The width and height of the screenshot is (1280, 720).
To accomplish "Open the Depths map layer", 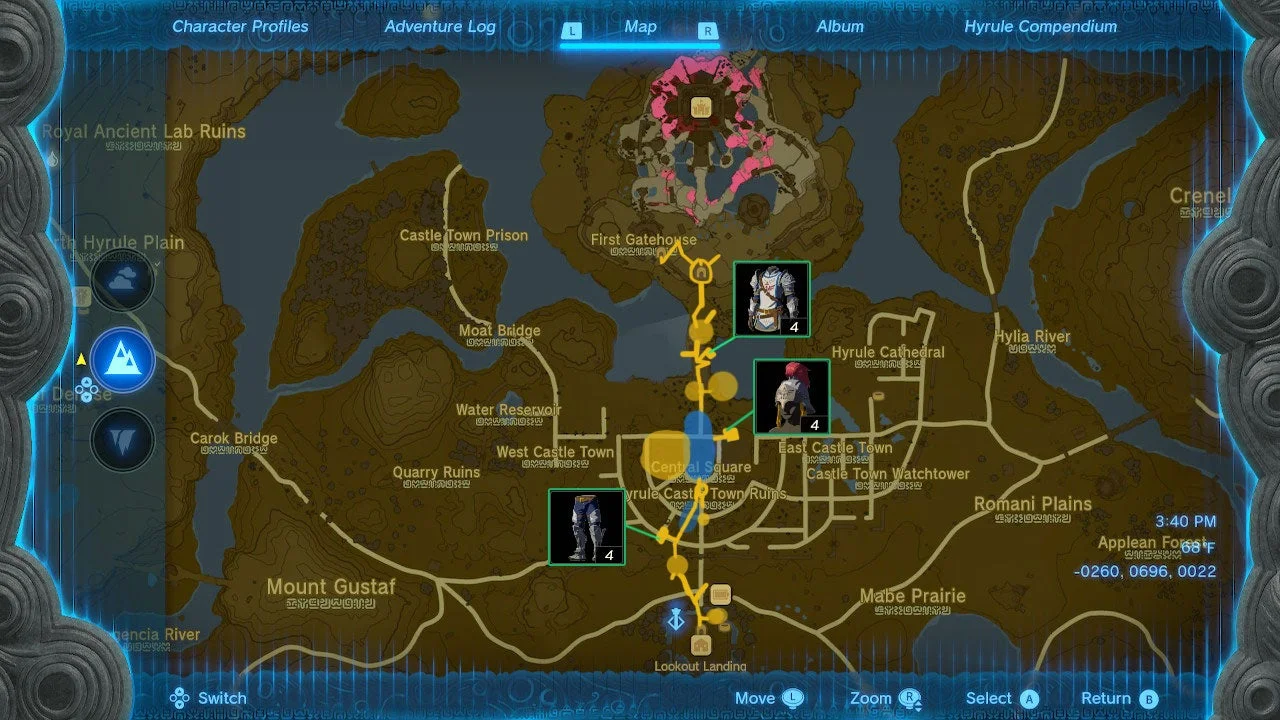I will [x=123, y=438].
